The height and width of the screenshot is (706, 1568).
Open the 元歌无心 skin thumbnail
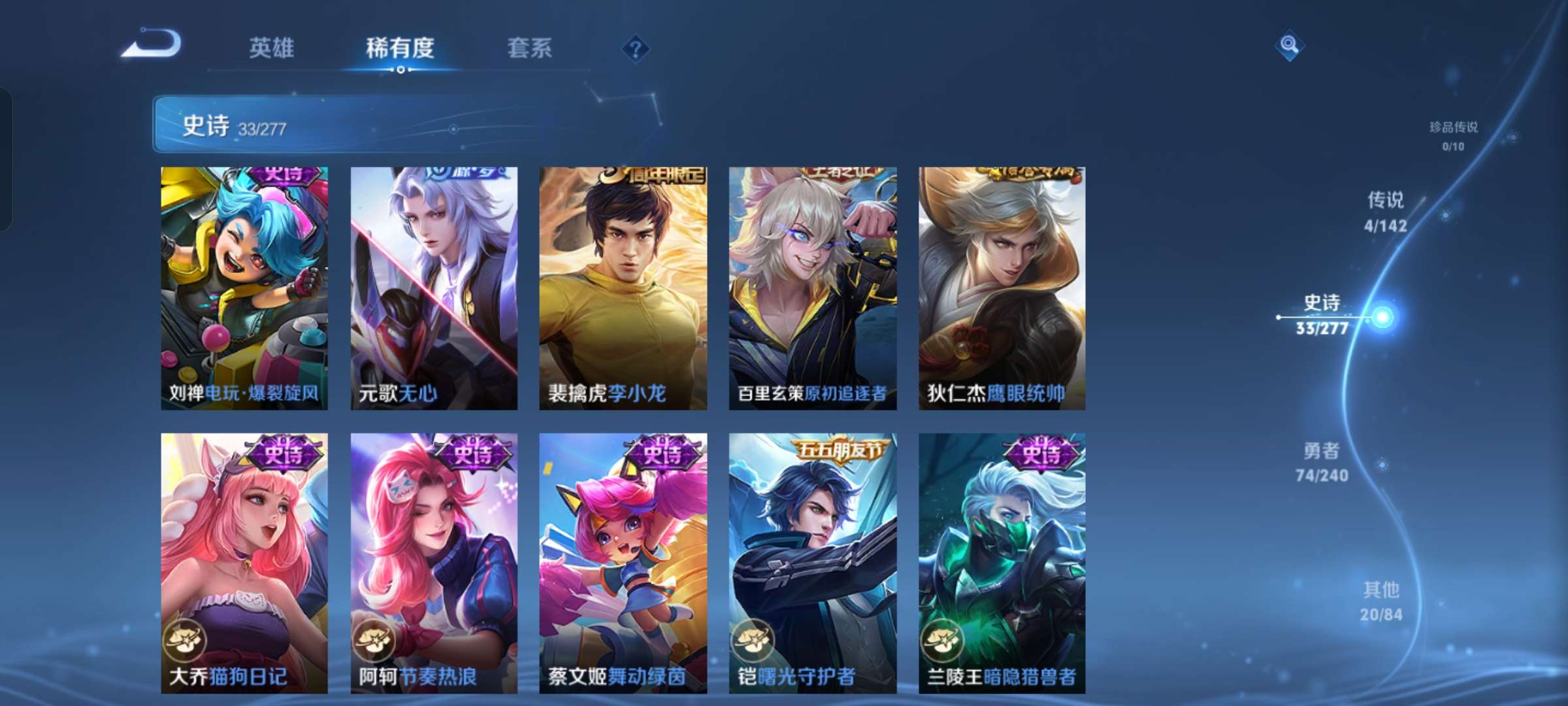pyautogui.click(x=434, y=288)
